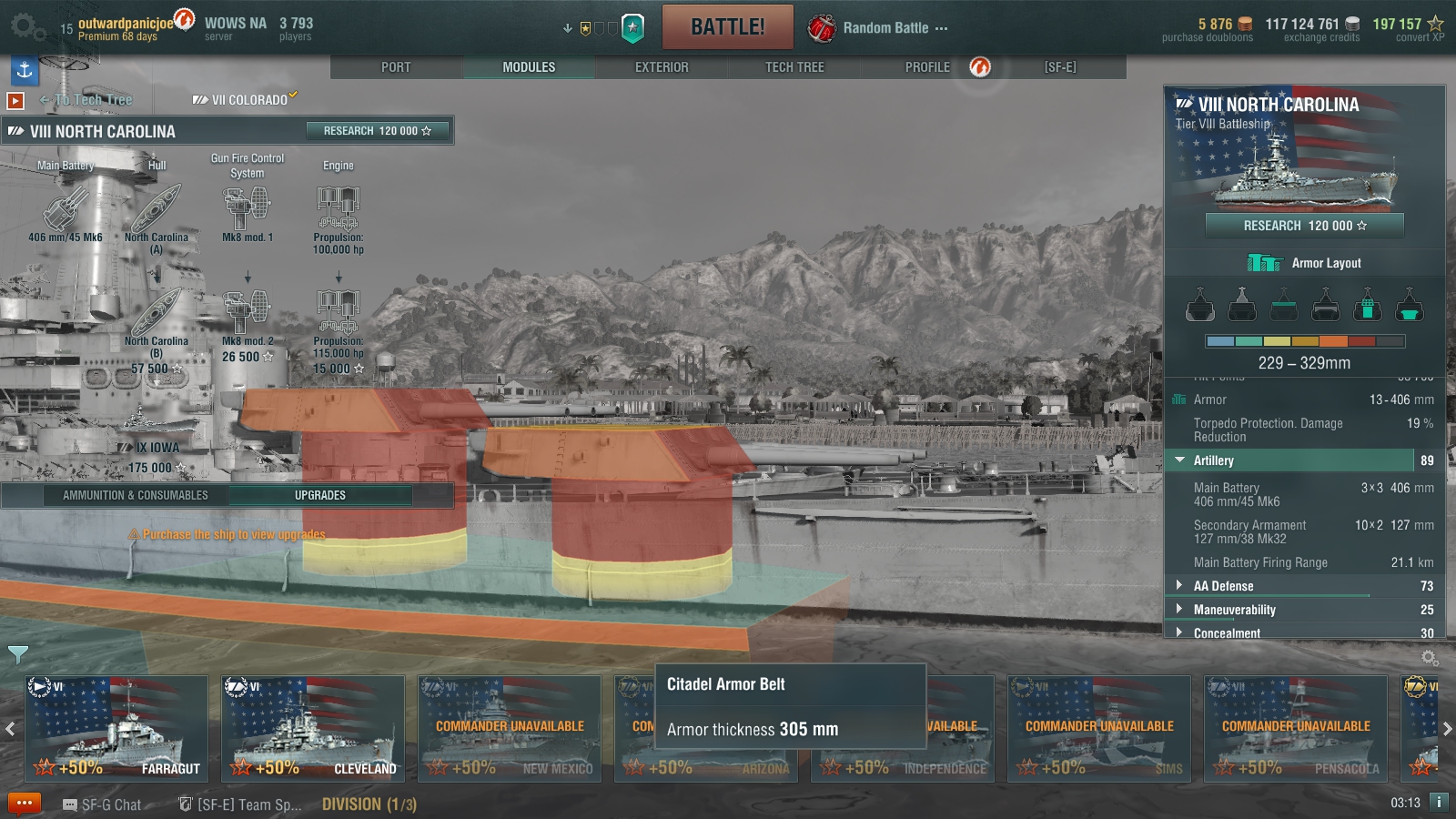This screenshot has width=1456, height=819.
Task: Select the Farragut ship in the carousel
Action: (x=116, y=728)
